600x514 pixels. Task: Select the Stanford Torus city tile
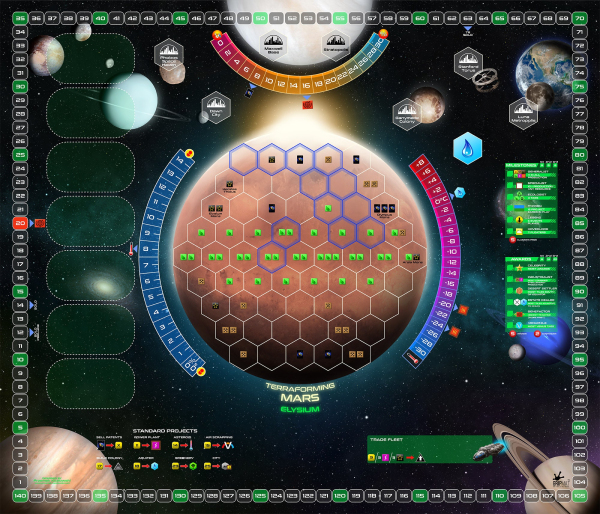pyautogui.click(x=468, y=63)
